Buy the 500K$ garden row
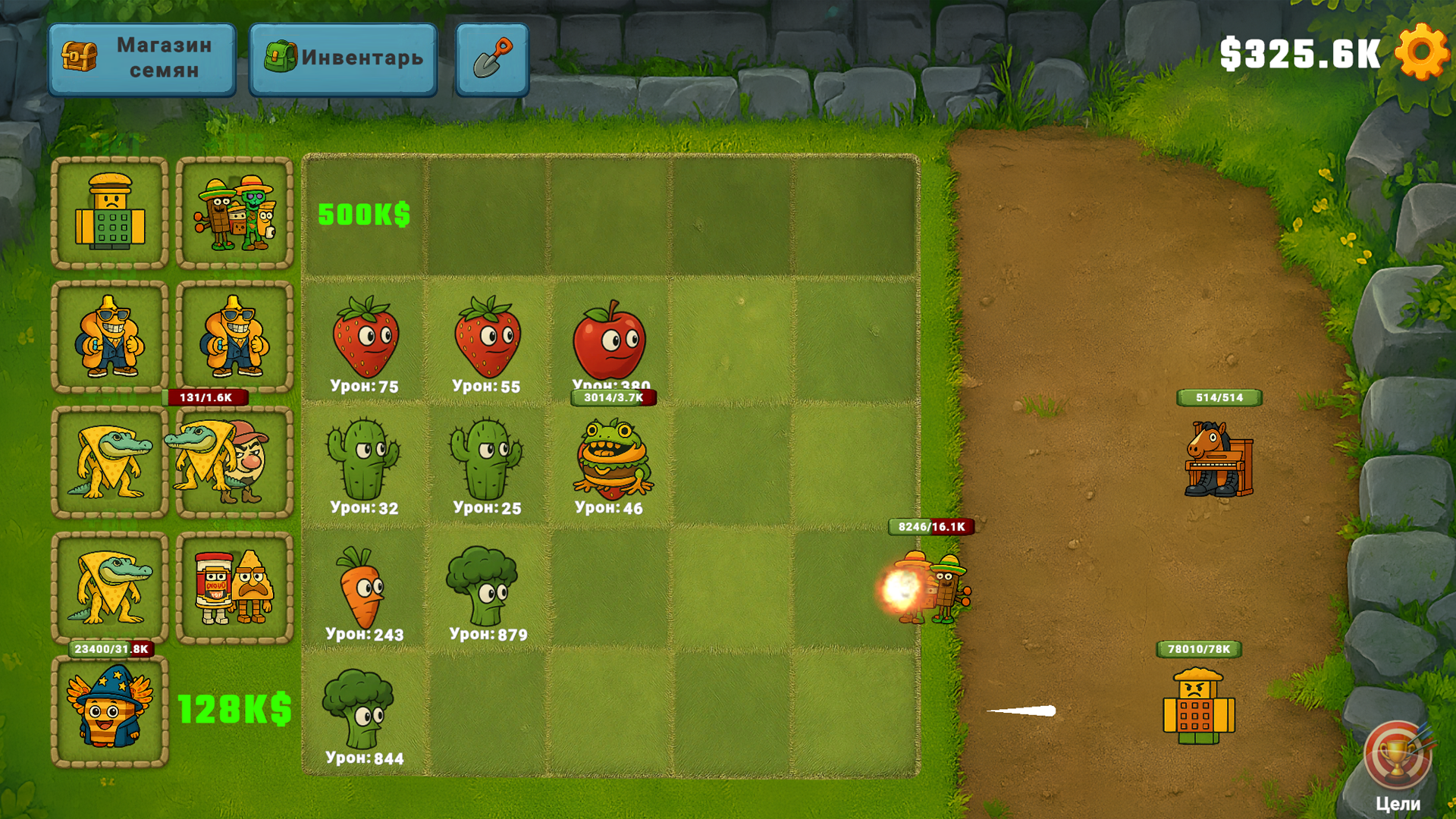Viewport: 1456px width, 819px height. pyautogui.click(x=364, y=215)
